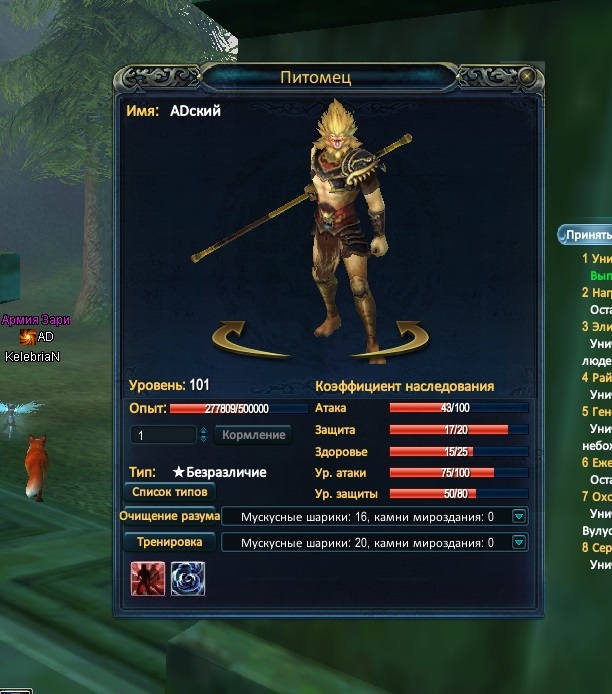The image size is (612, 694).
Task: Open the Список типов list
Action: [x=169, y=492]
